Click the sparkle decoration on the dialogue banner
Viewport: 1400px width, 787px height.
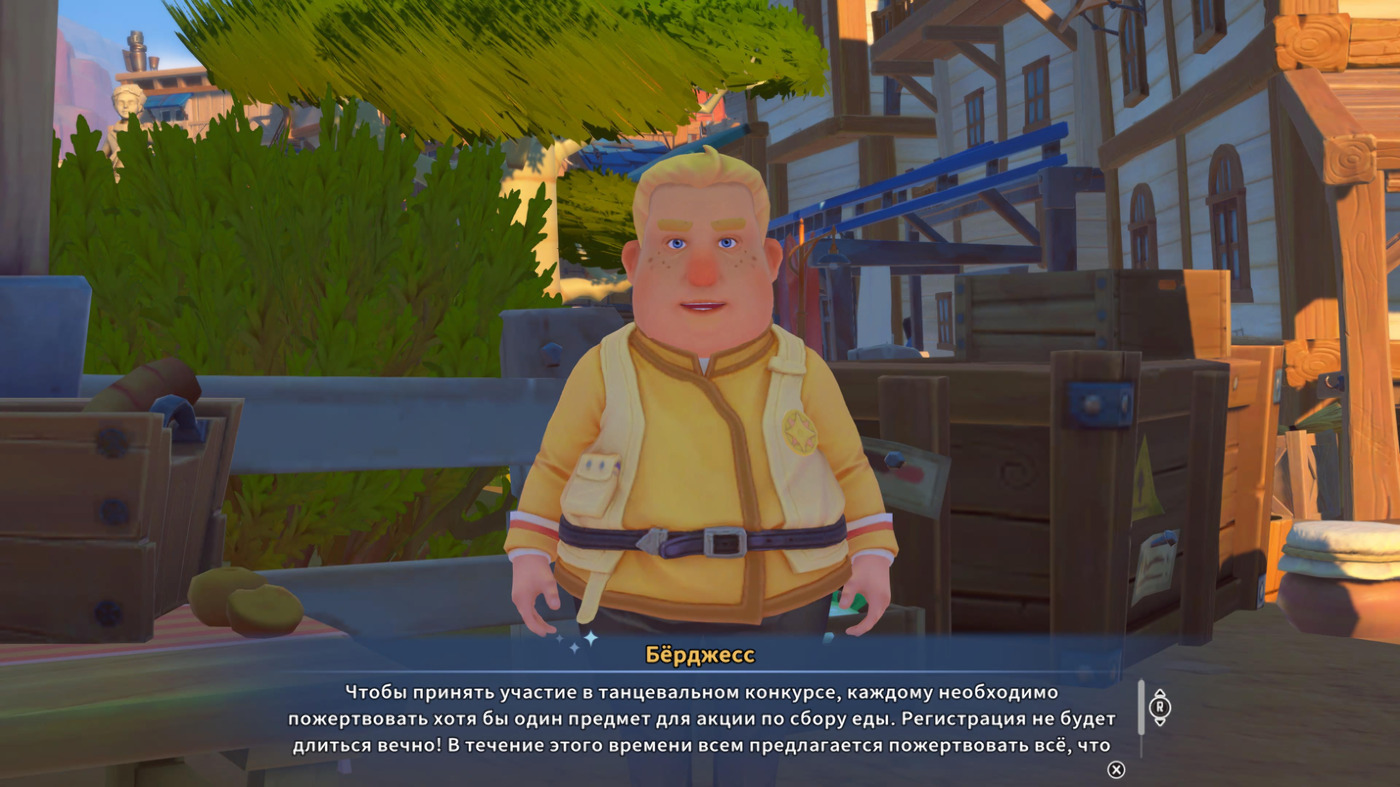coord(590,637)
